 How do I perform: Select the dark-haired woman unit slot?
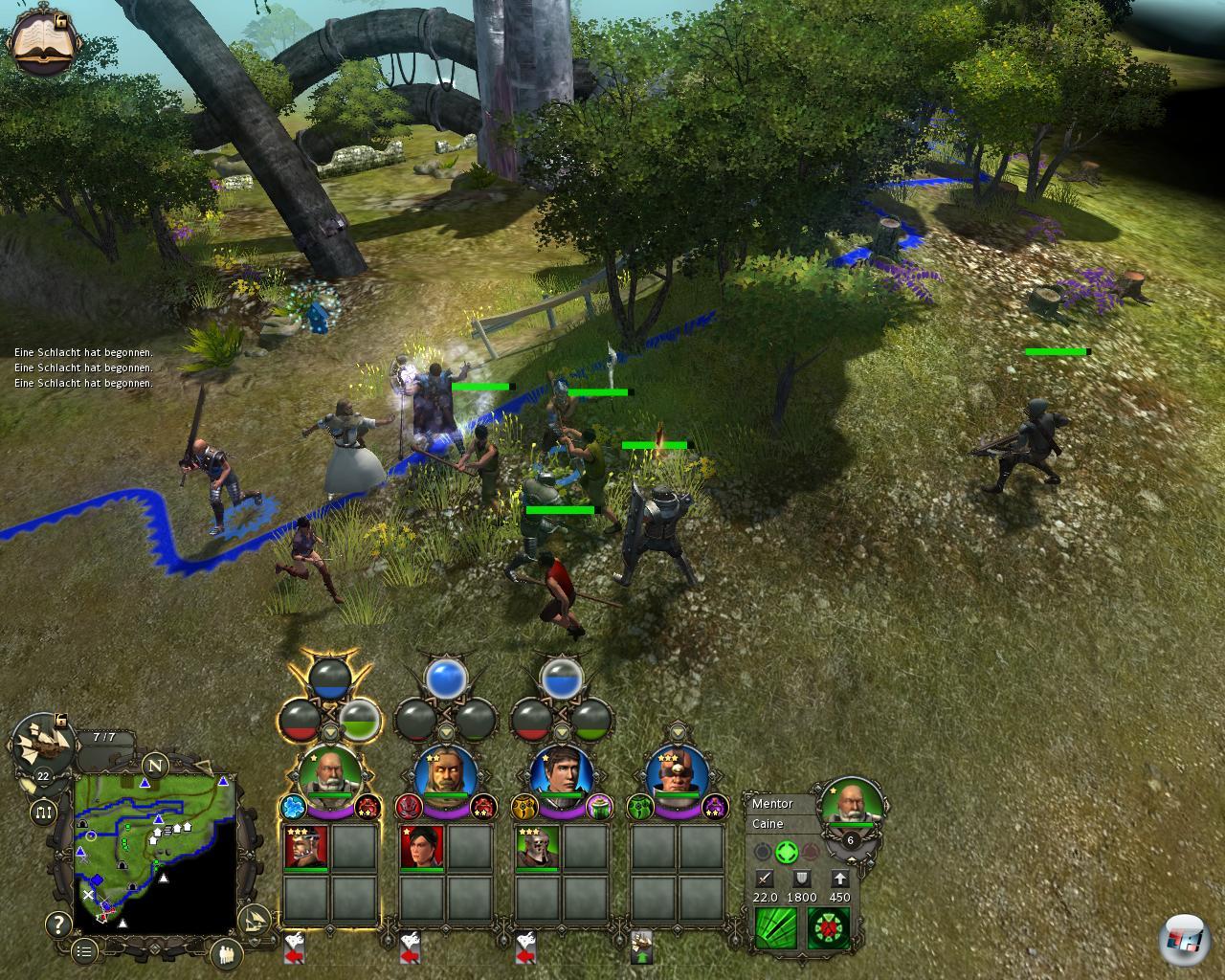[422, 848]
